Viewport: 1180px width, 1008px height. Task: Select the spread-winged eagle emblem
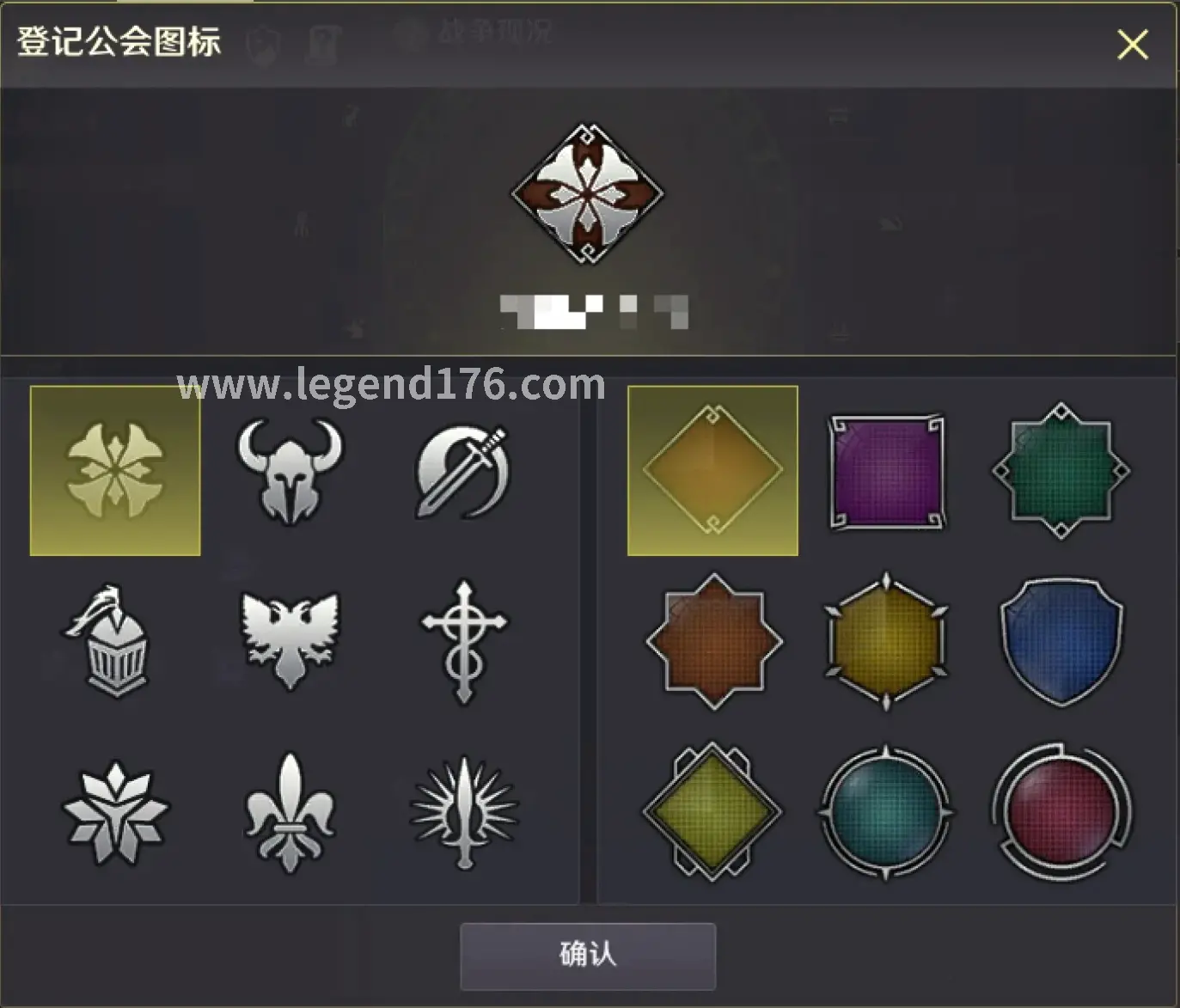pyautogui.click(x=288, y=639)
